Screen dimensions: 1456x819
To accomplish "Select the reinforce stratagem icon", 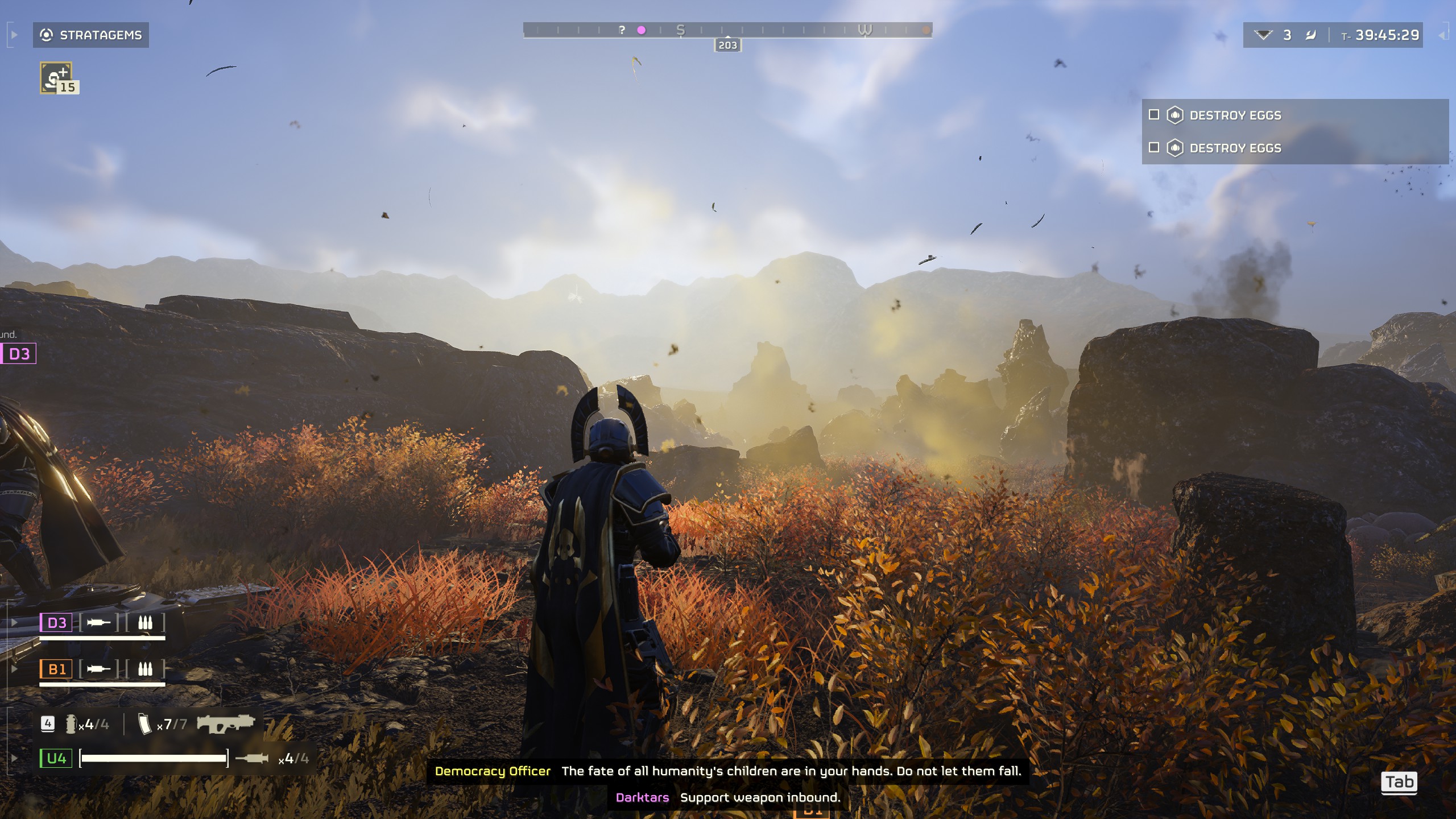I will [56, 78].
